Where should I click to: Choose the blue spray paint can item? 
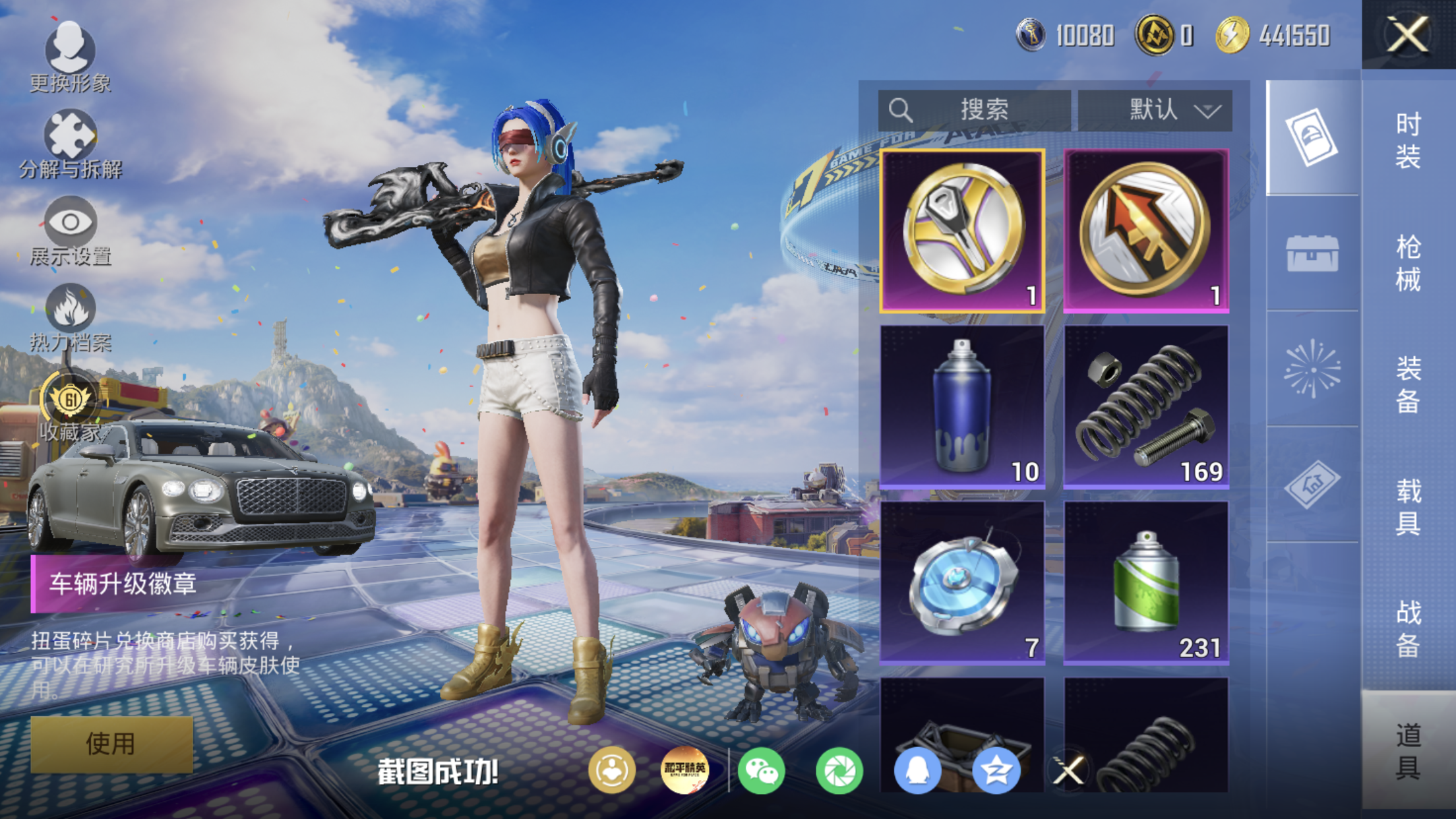click(x=962, y=407)
